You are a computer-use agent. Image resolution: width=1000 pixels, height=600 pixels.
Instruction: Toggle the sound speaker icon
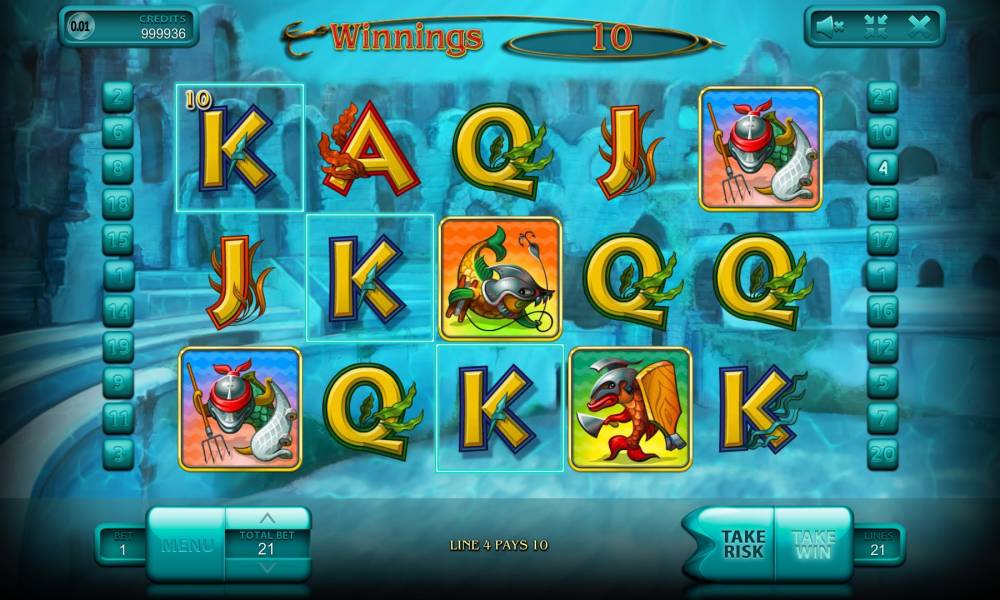point(829,28)
